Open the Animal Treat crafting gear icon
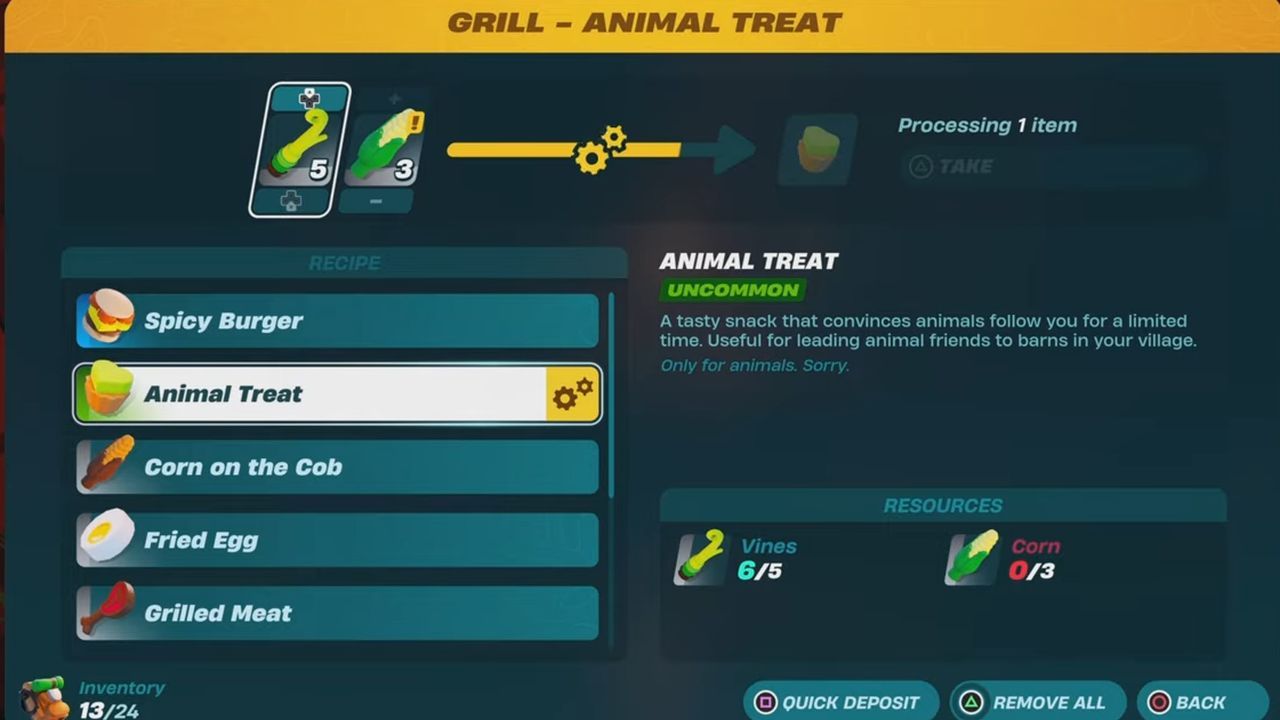Image resolution: width=1280 pixels, height=720 pixels. pyautogui.click(x=573, y=393)
